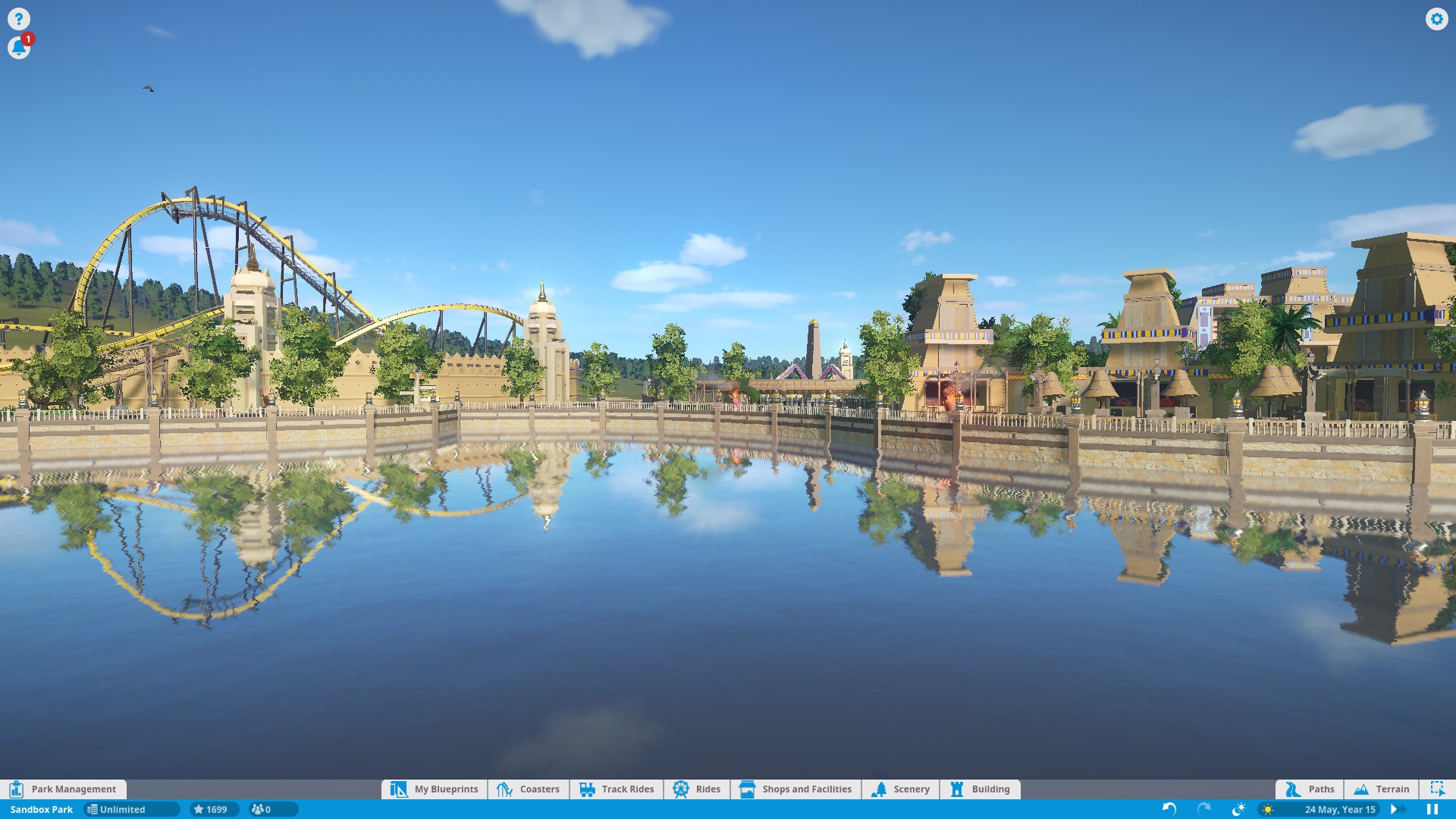
Task: Open the Paths tool
Action: pos(1310,789)
